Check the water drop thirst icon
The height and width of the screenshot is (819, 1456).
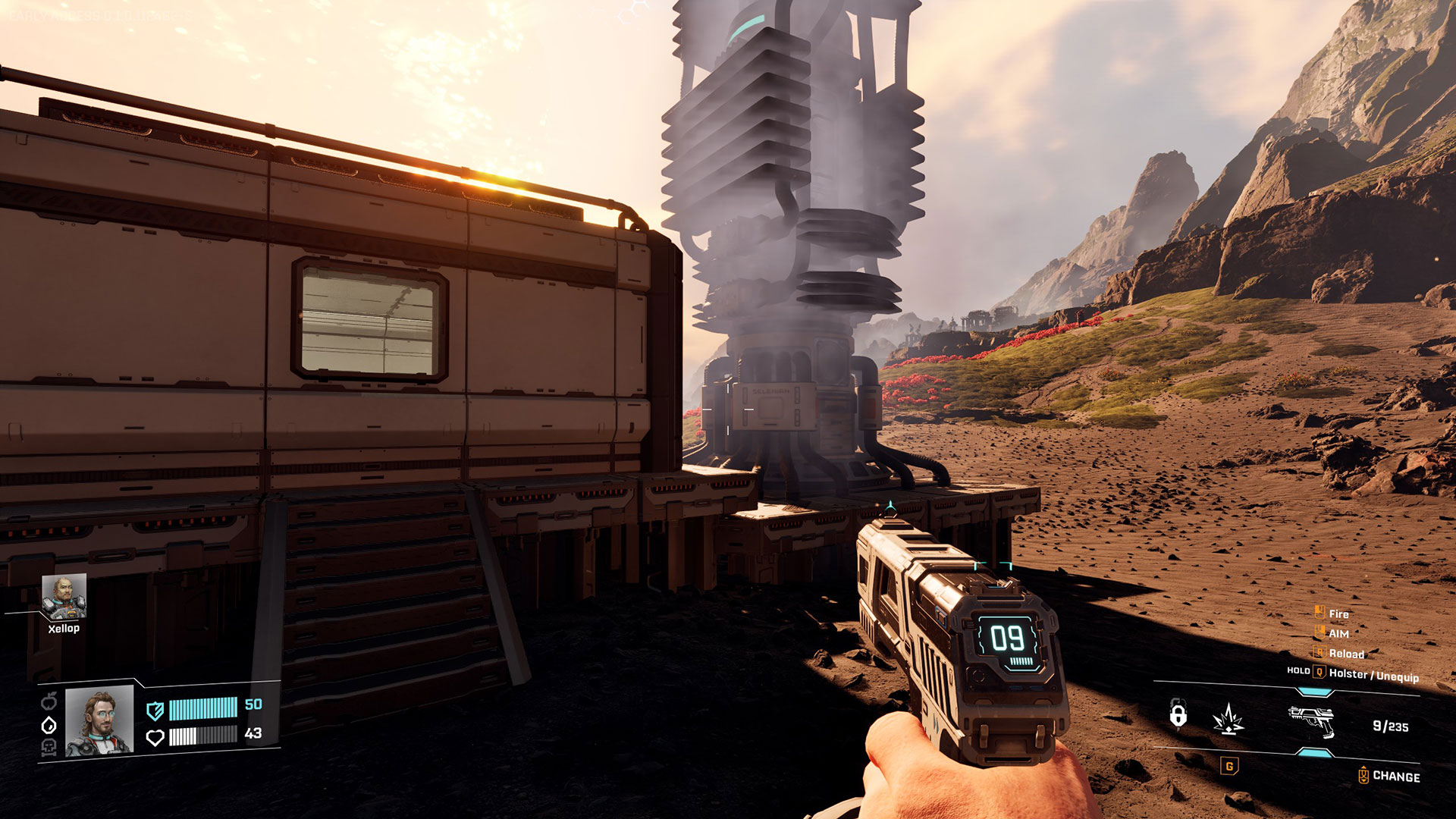click(49, 725)
